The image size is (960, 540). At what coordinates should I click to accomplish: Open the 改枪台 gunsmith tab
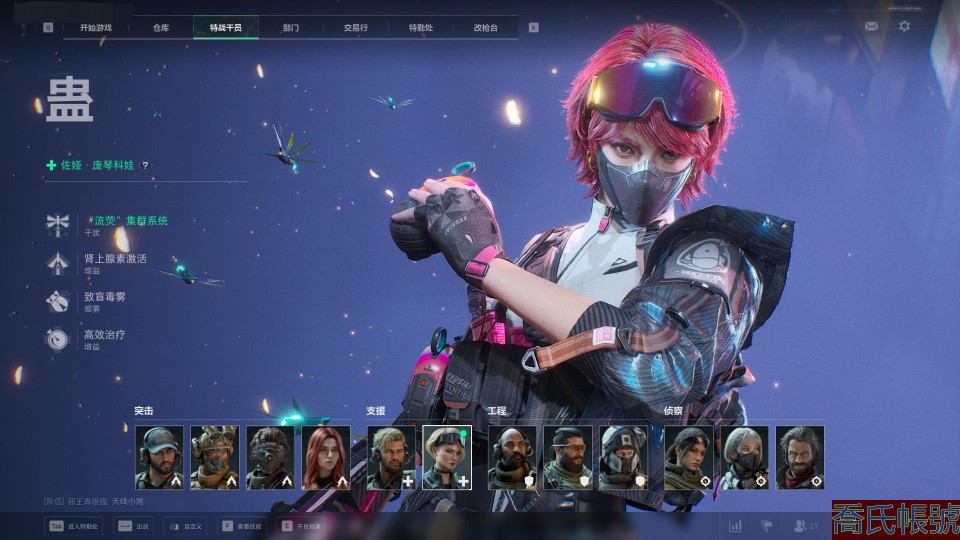tap(486, 27)
